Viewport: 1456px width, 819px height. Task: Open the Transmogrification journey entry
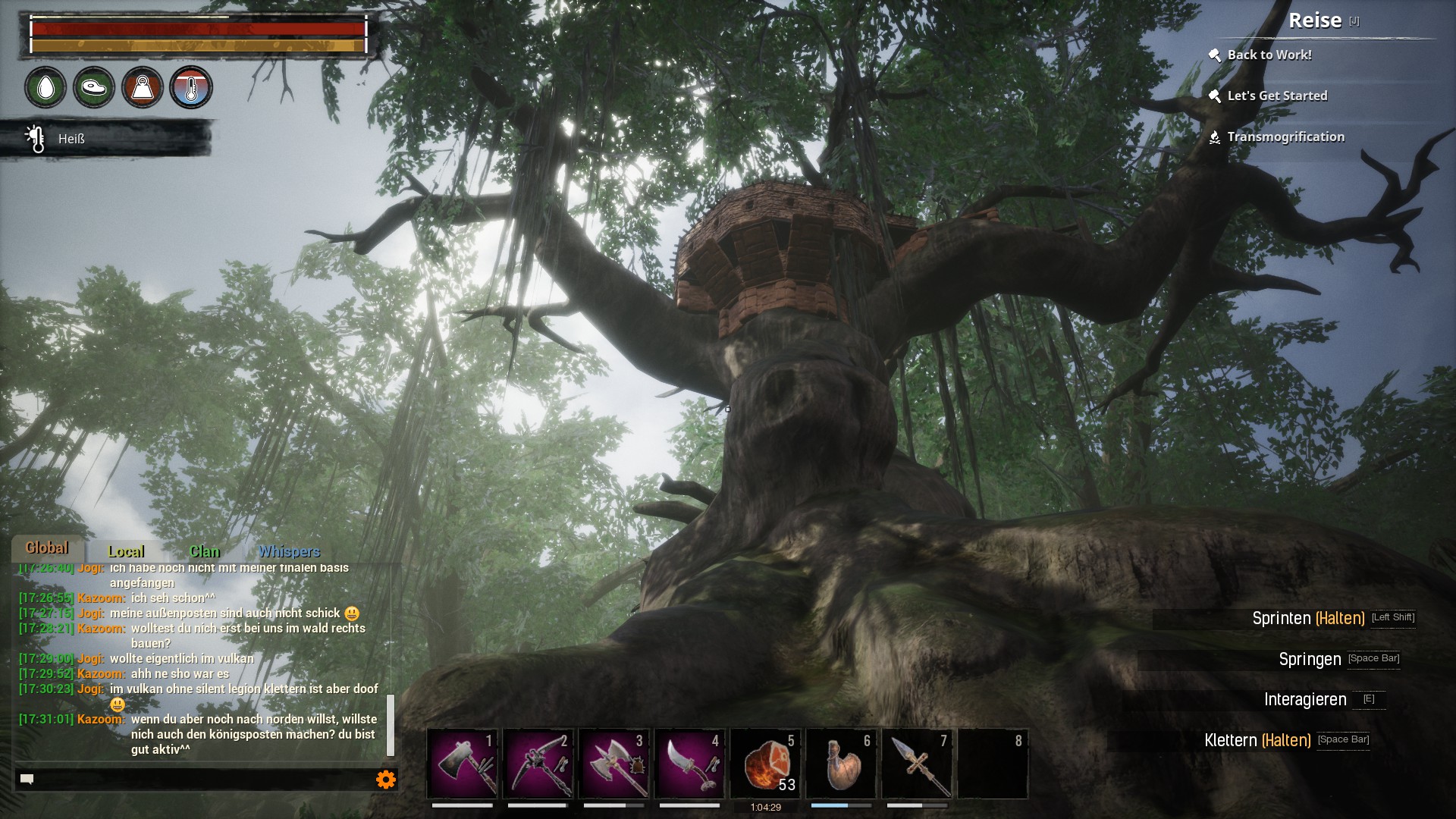coord(1285,136)
